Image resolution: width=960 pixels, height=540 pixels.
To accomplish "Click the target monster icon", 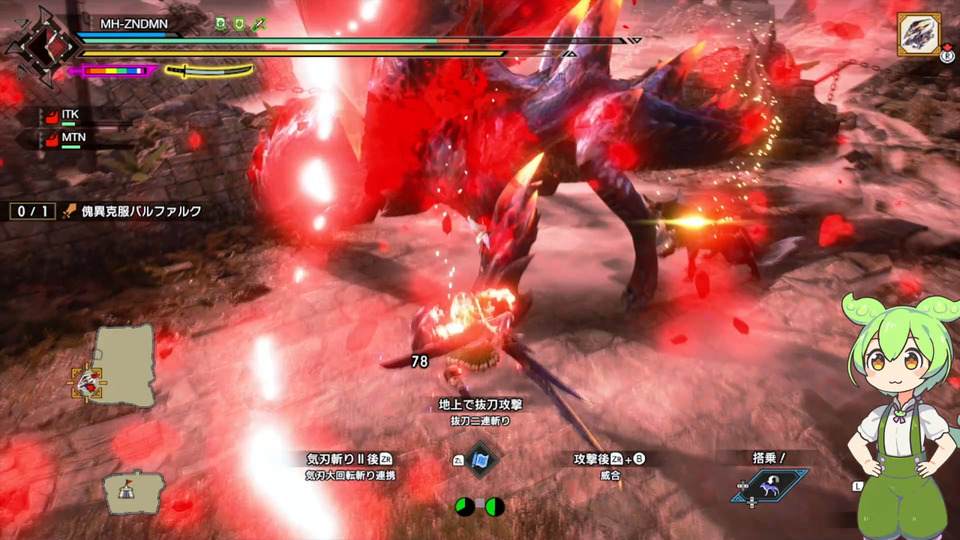I will [x=918, y=35].
